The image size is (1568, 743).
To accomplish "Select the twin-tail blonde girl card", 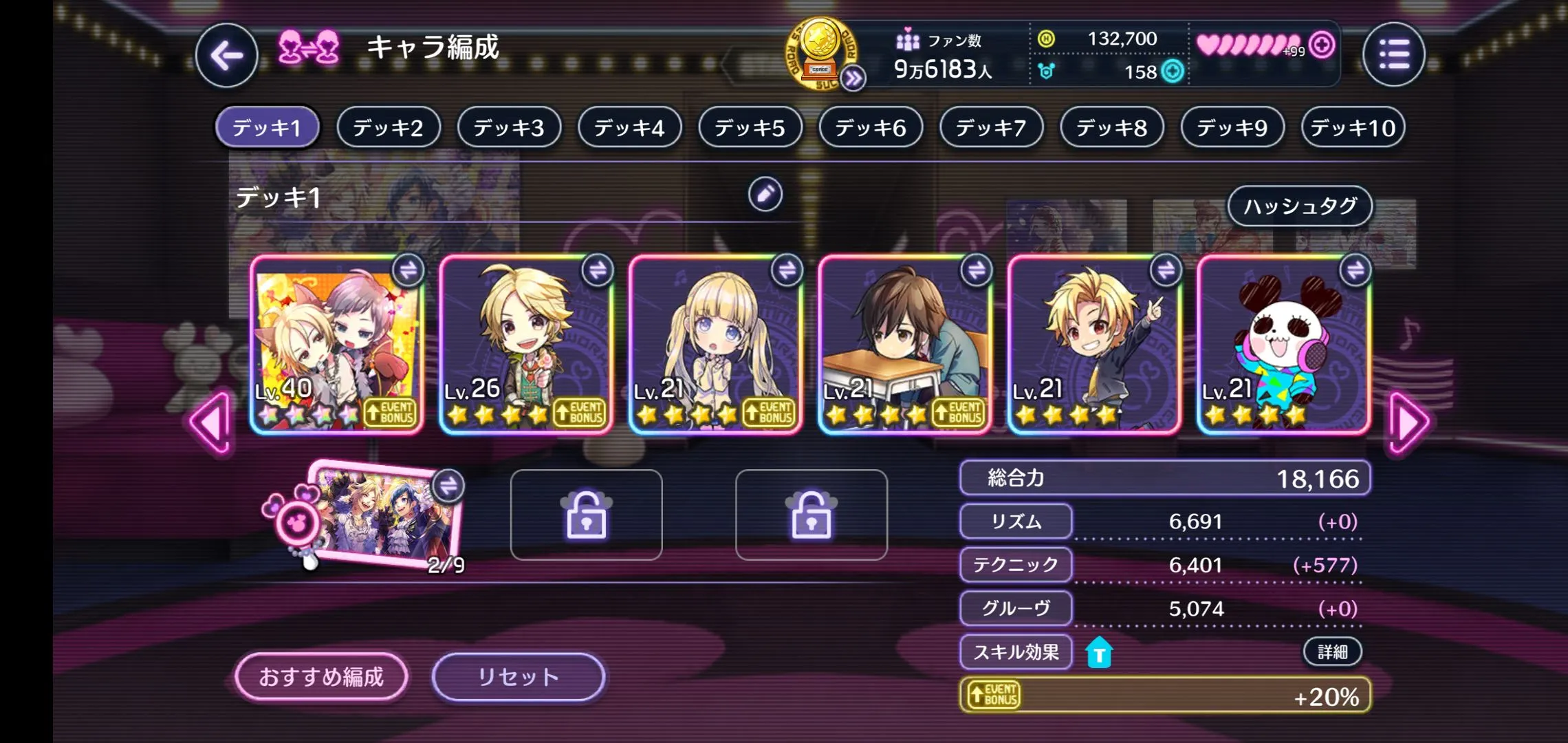I will pos(715,344).
